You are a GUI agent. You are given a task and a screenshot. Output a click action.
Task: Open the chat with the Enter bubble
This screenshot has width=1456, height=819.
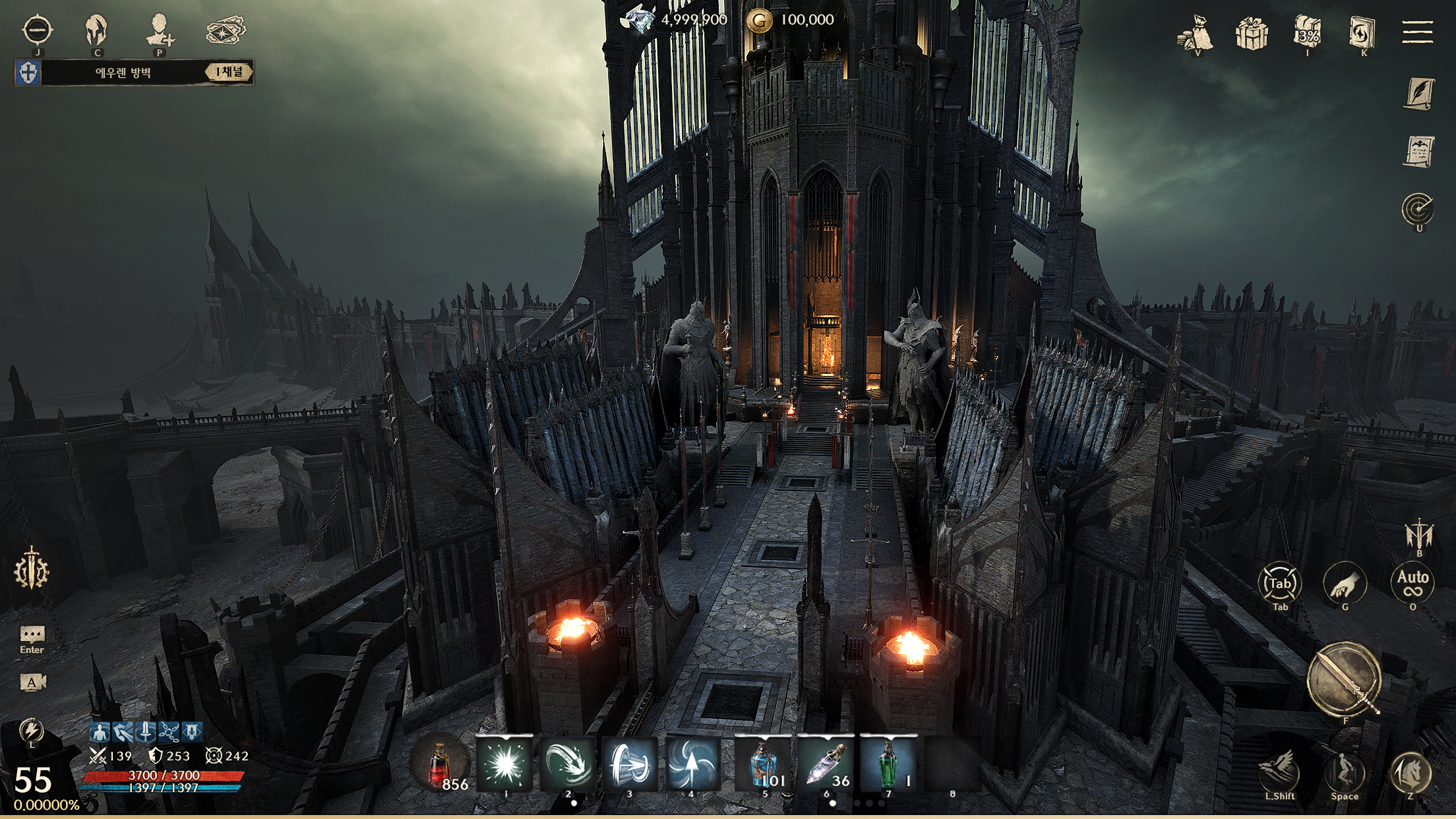[32, 636]
